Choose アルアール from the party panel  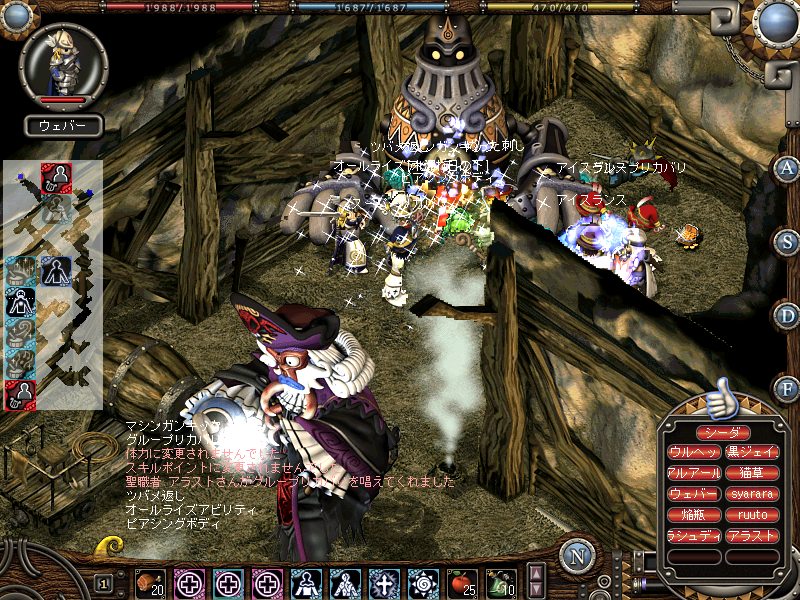[x=691, y=473]
